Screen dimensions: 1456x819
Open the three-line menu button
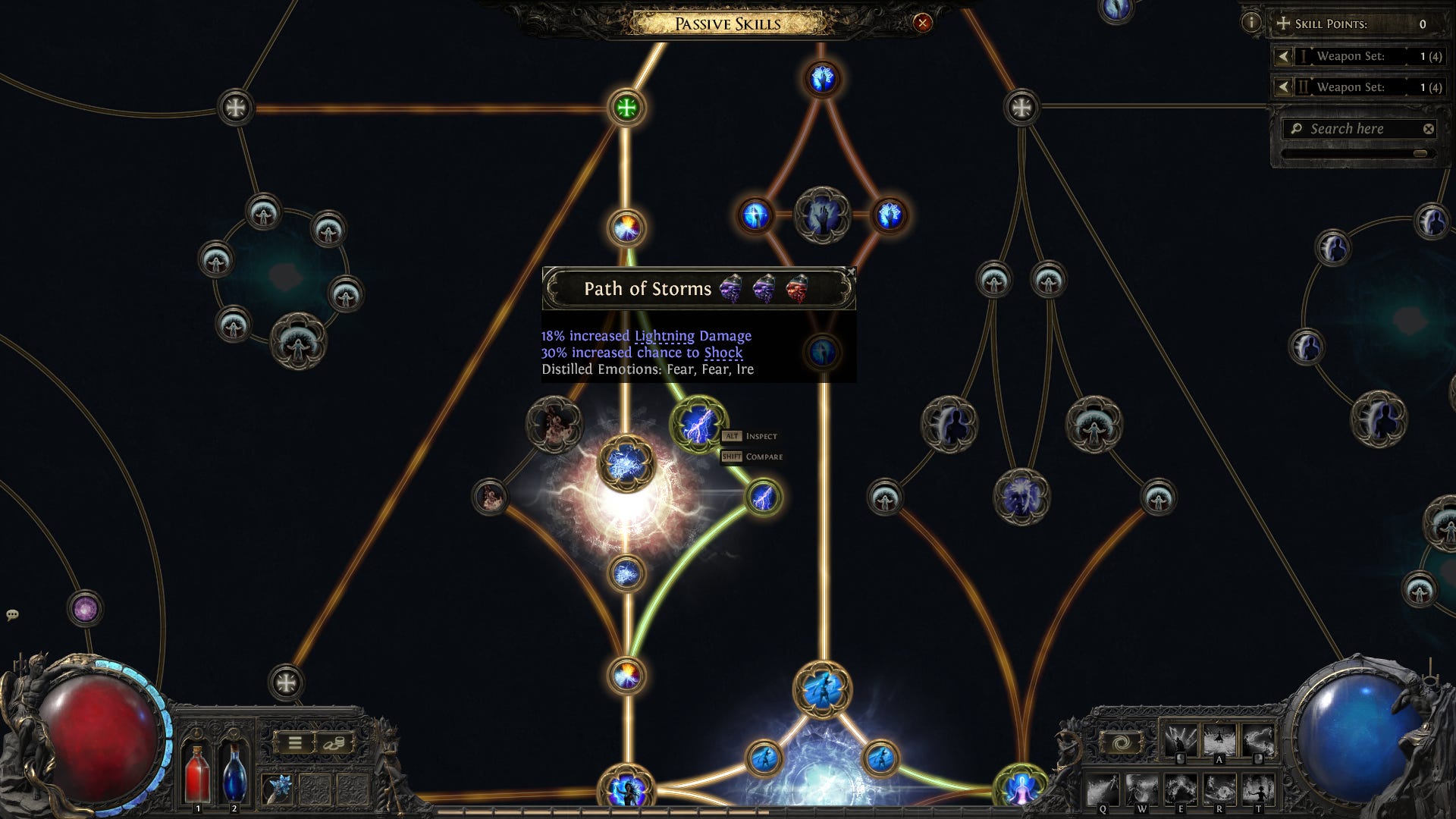[x=295, y=743]
